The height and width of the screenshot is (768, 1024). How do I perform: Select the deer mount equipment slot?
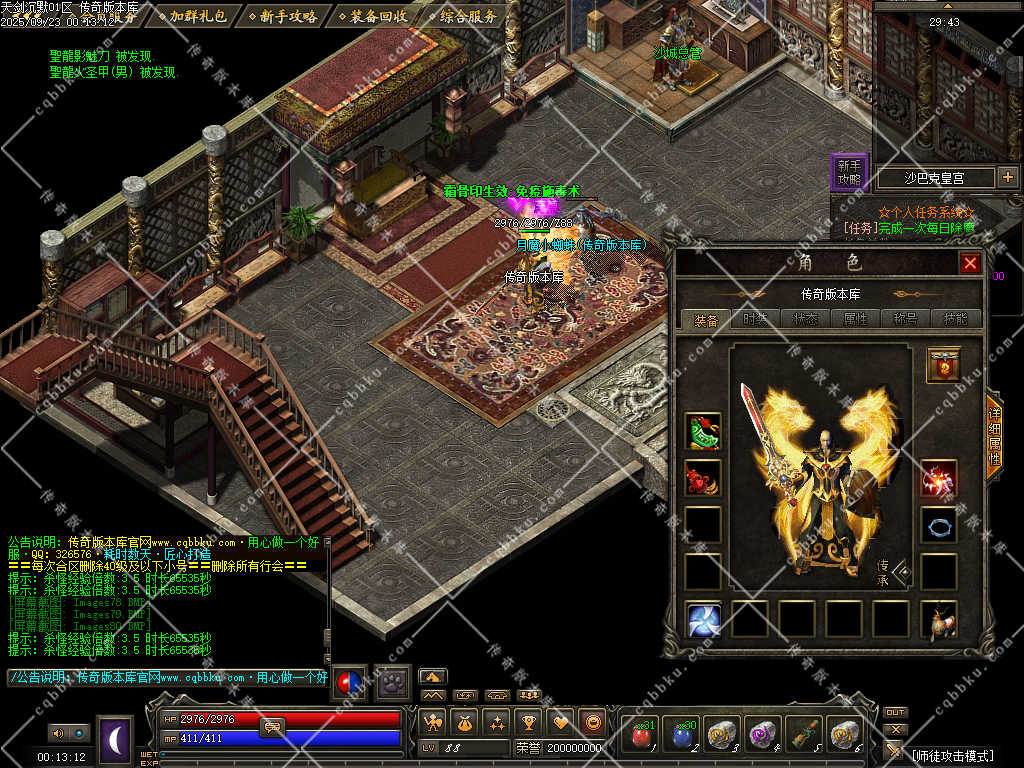pyautogui.click(x=939, y=620)
